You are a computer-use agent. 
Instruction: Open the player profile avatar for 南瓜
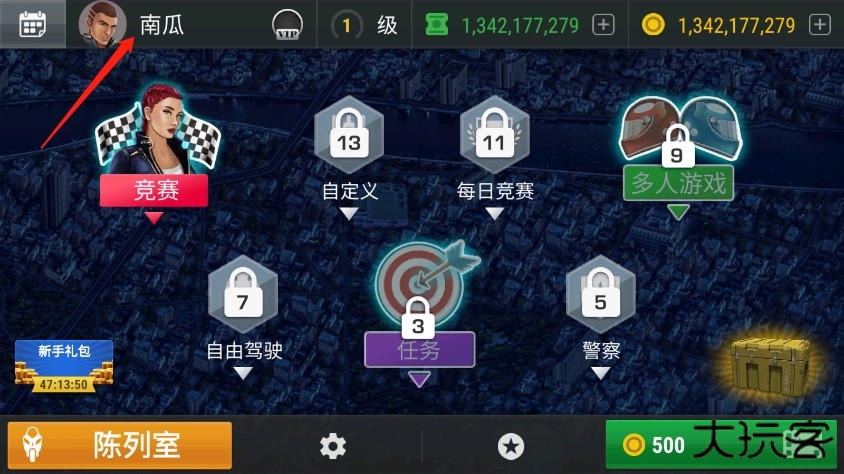point(102,24)
